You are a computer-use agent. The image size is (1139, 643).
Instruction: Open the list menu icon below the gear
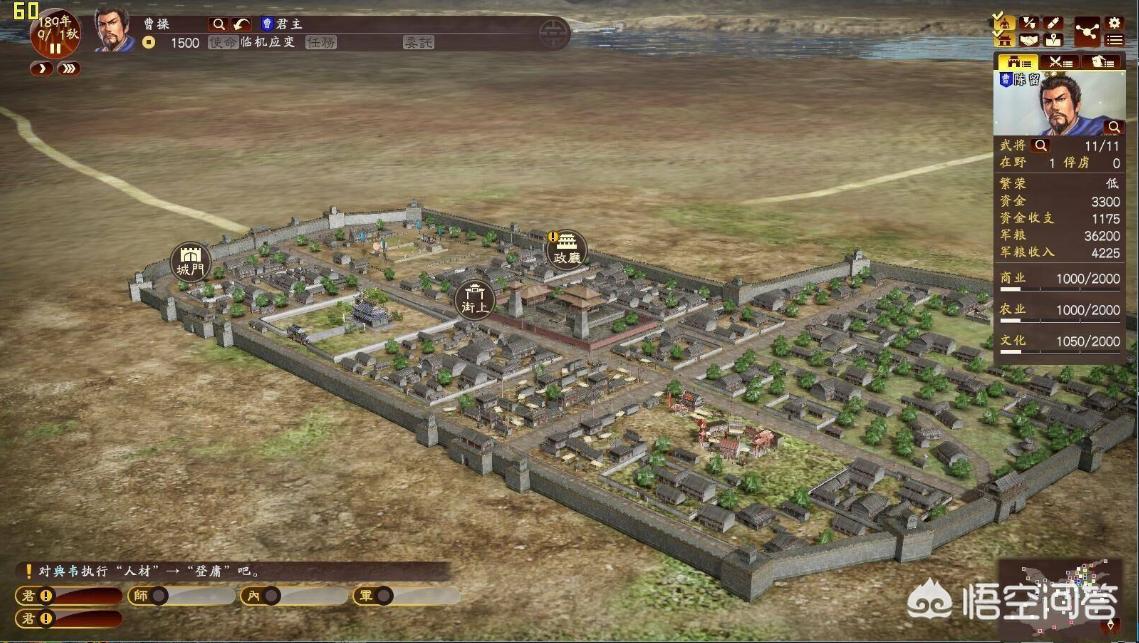1114,40
